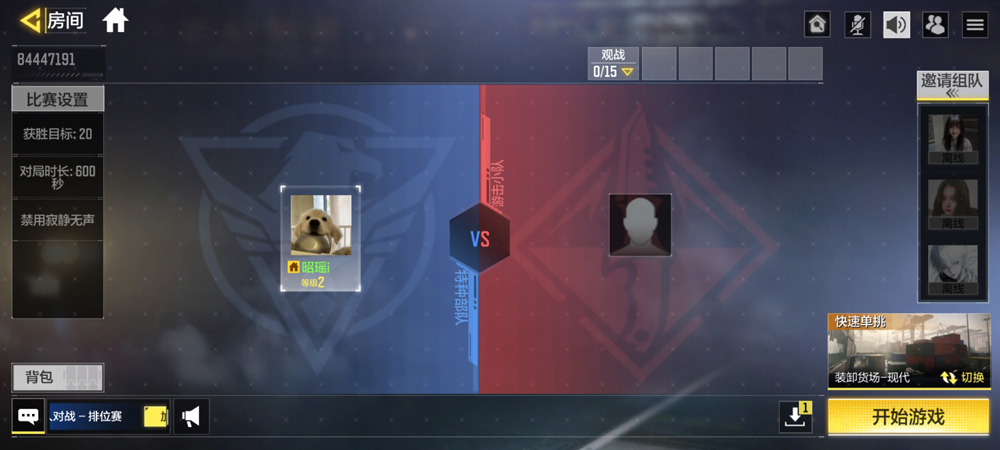Open the download tray icon
Viewport: 1000px width, 450px height.
pos(796,417)
